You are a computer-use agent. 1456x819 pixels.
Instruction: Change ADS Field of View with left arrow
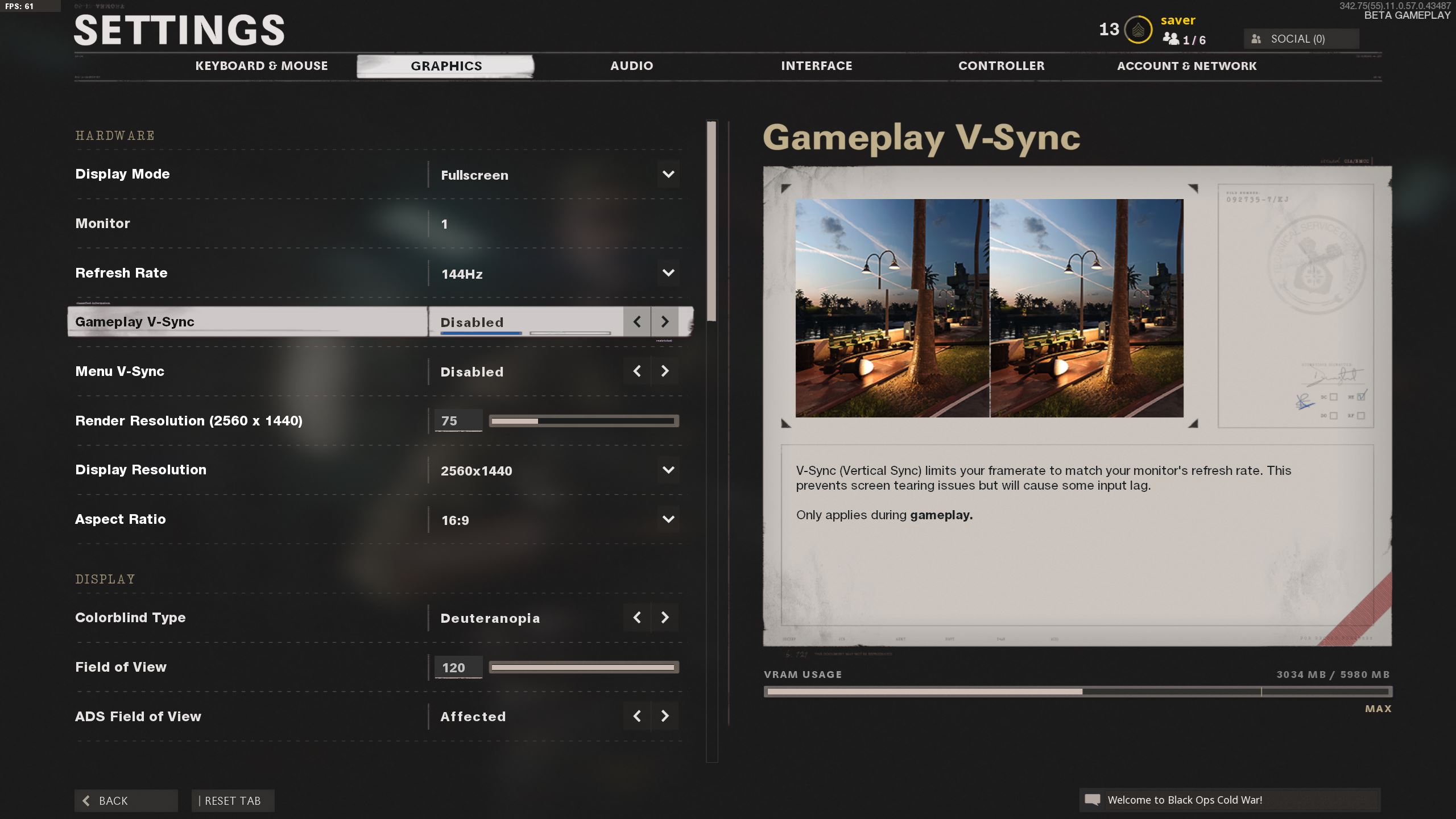click(637, 716)
